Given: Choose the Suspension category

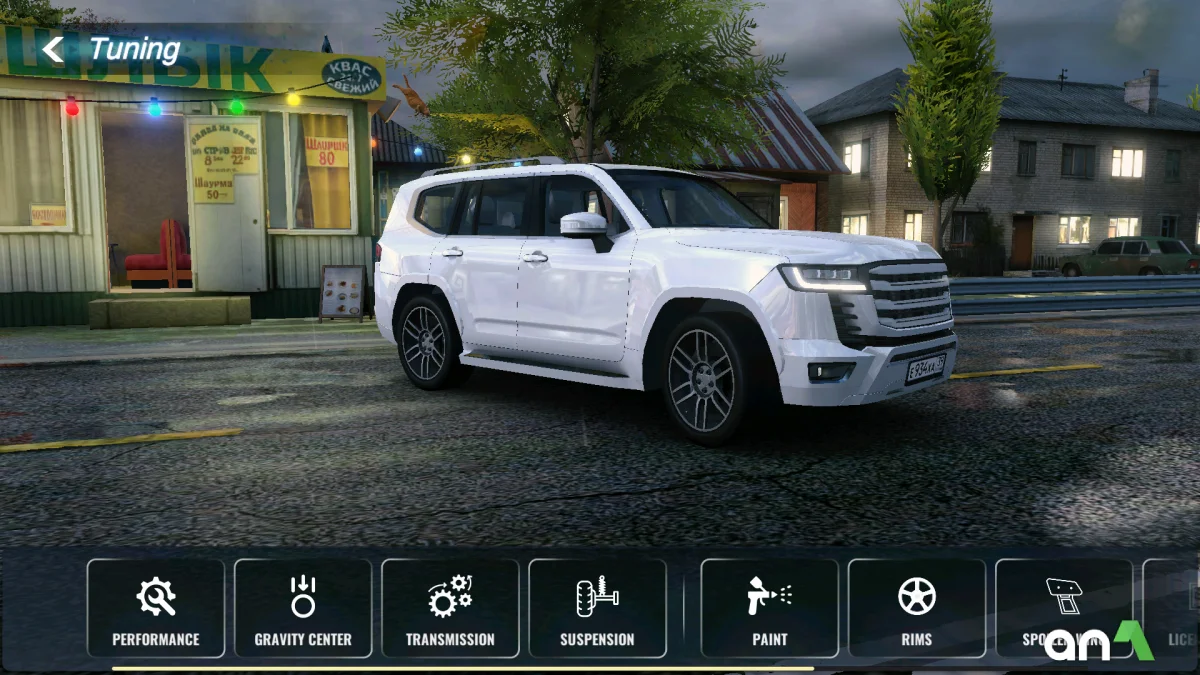Looking at the screenshot, I should (597, 608).
